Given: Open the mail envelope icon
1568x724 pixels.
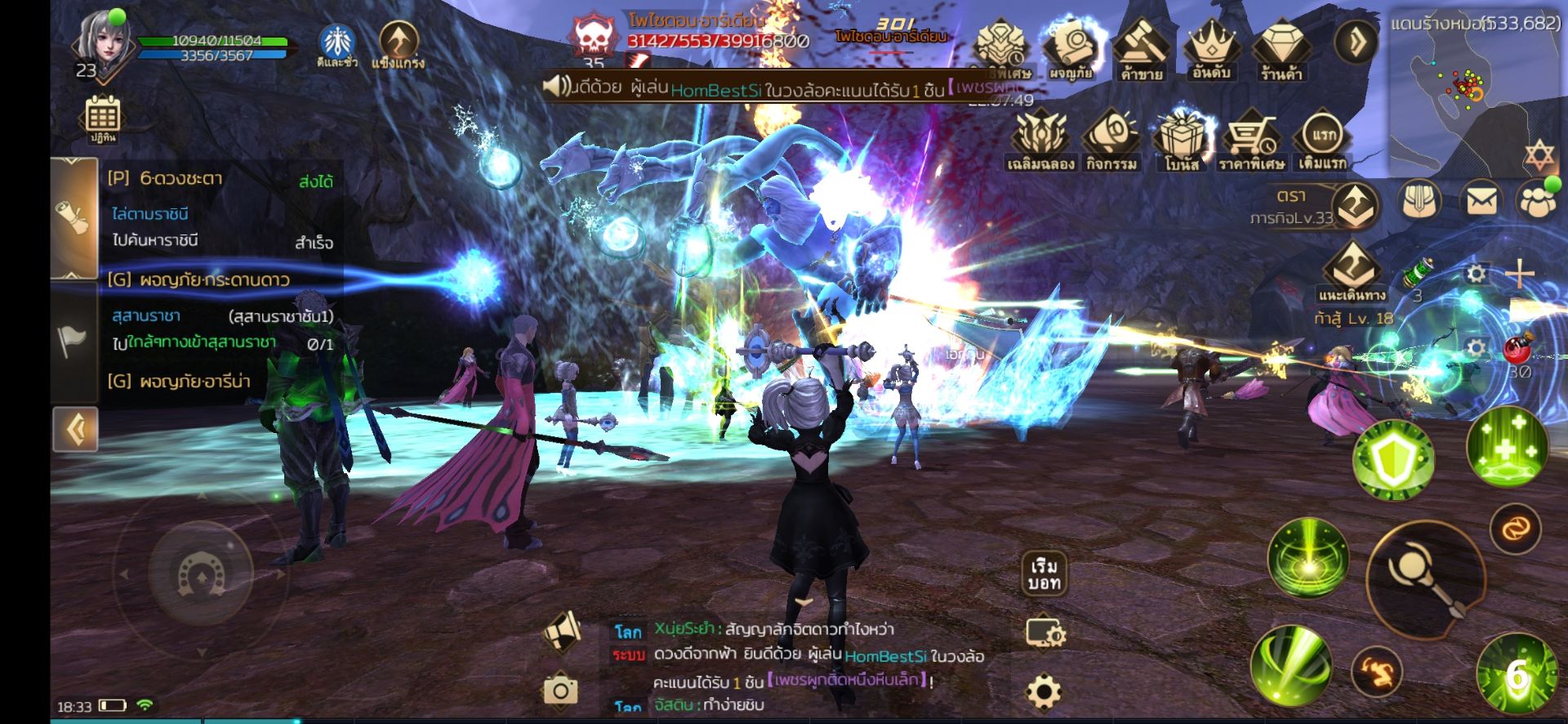Looking at the screenshot, I should click(1481, 201).
